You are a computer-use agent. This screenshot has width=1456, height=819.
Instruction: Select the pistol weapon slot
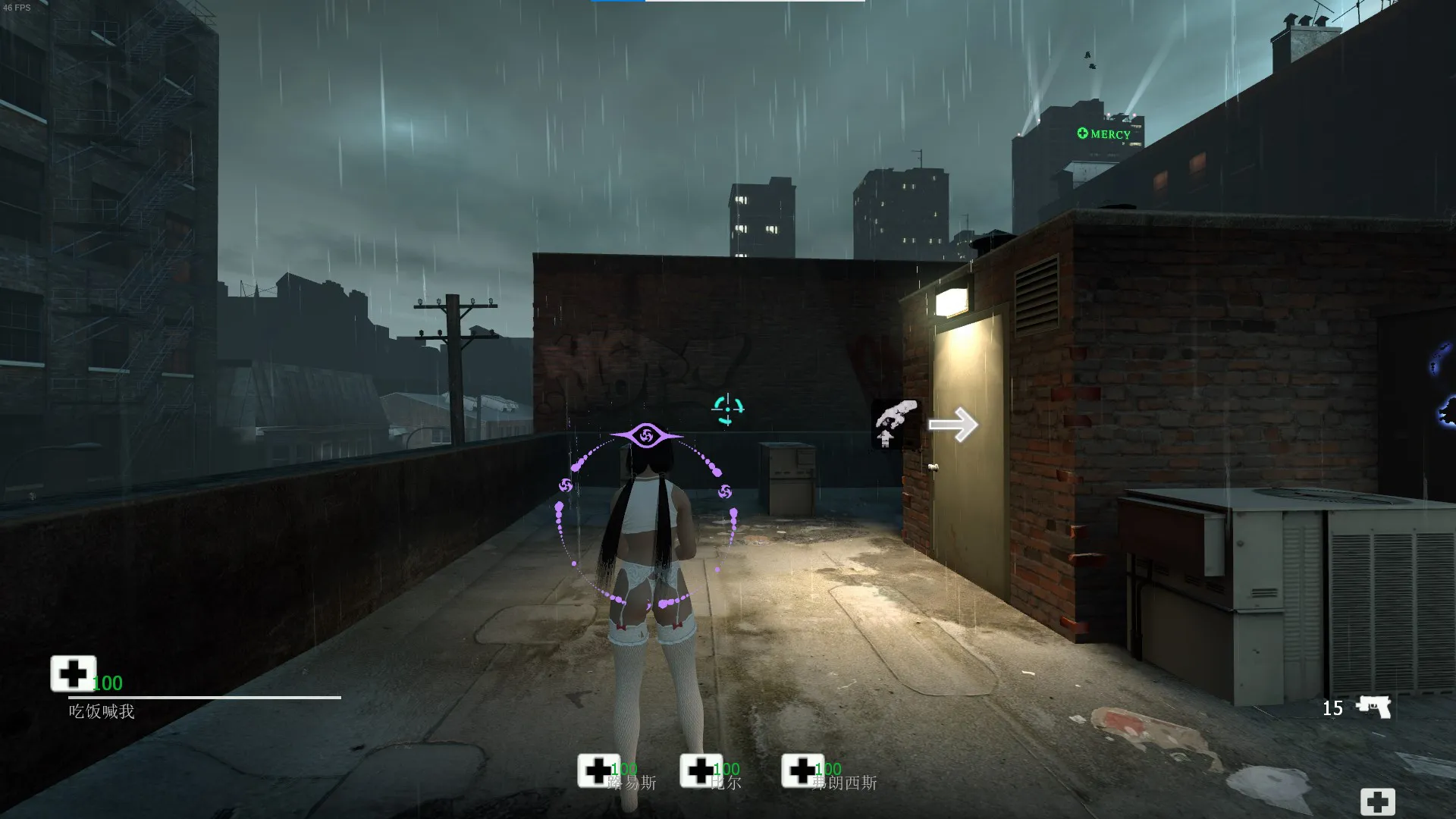1373,707
